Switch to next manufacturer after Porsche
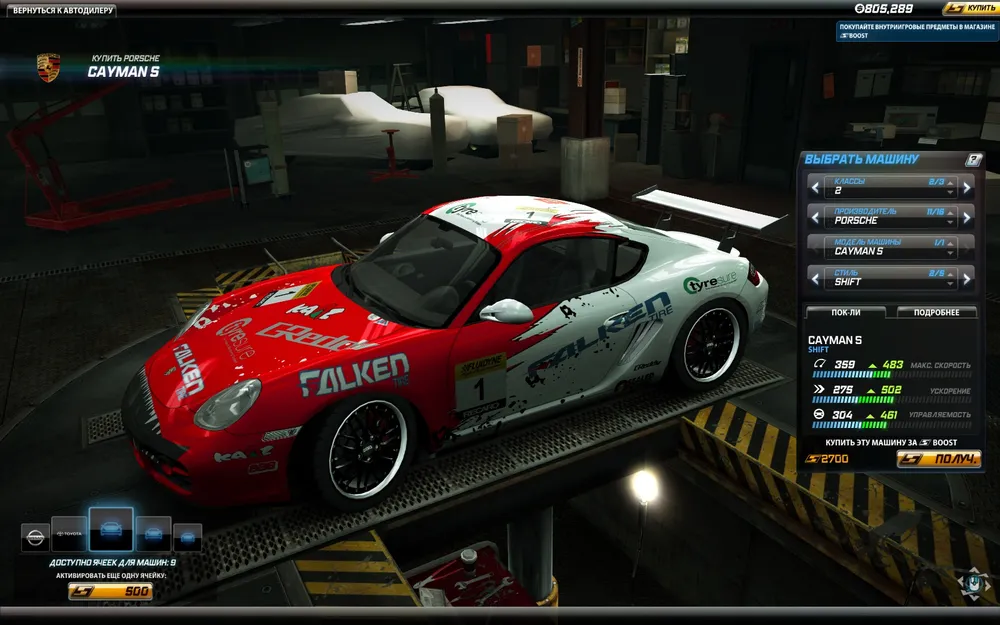Image resolution: width=1000 pixels, height=625 pixels. (x=966, y=216)
